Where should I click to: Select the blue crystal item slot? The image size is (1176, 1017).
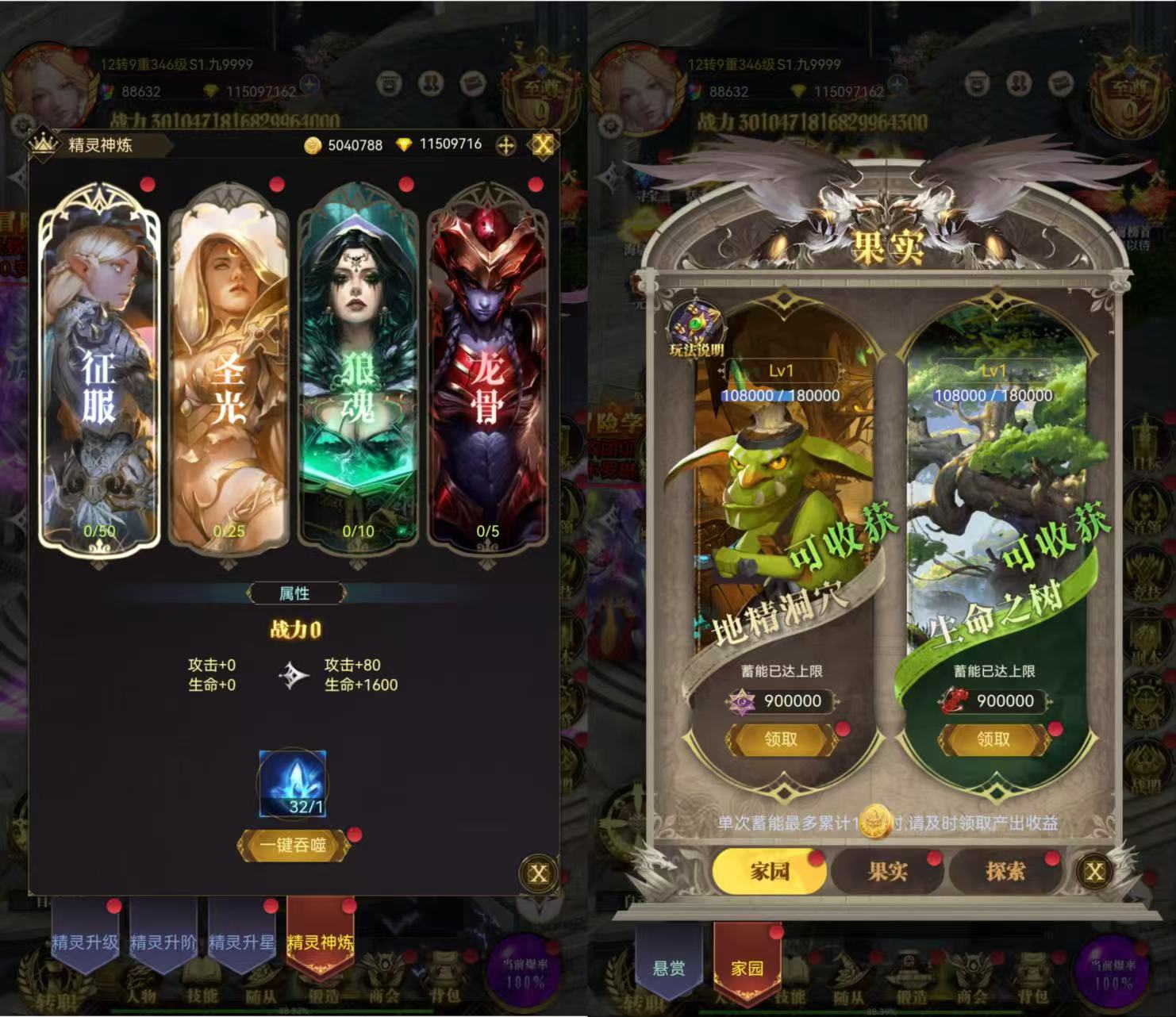coord(293,784)
